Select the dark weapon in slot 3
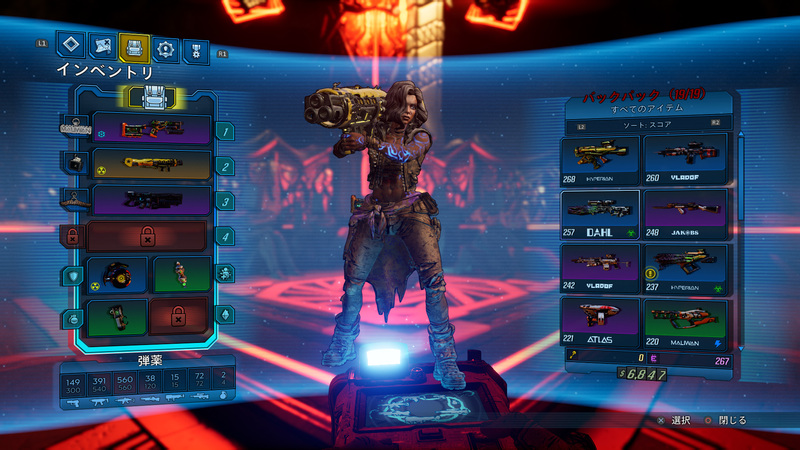The height and width of the screenshot is (450, 800). click(x=150, y=200)
